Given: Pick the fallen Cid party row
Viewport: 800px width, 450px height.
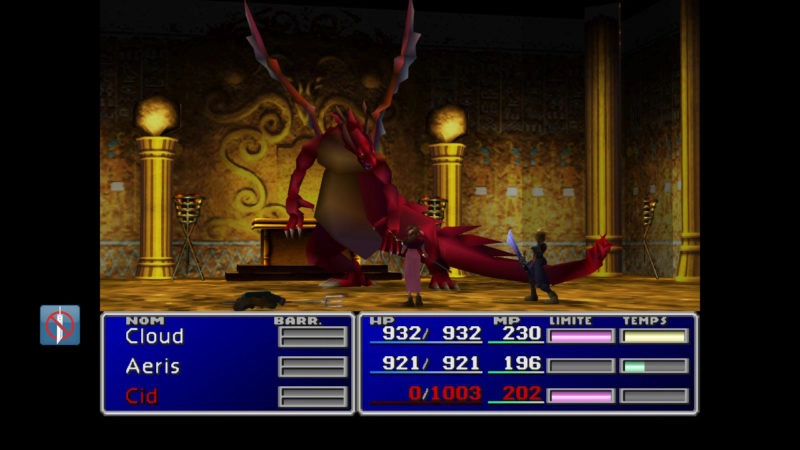Looking at the screenshot, I should point(142,396).
